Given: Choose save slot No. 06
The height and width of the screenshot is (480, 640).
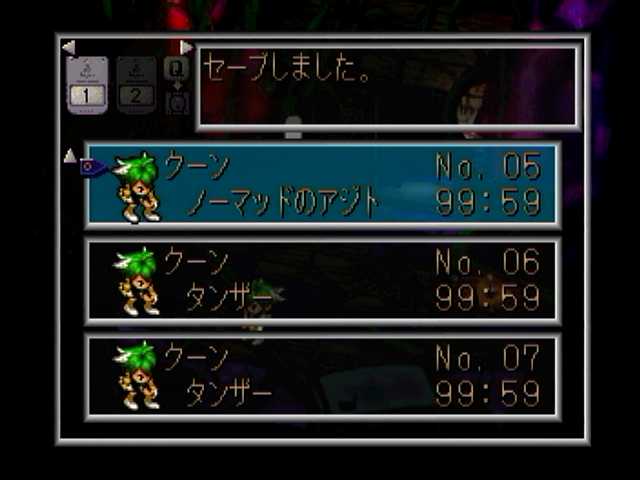Looking at the screenshot, I should point(322,281).
